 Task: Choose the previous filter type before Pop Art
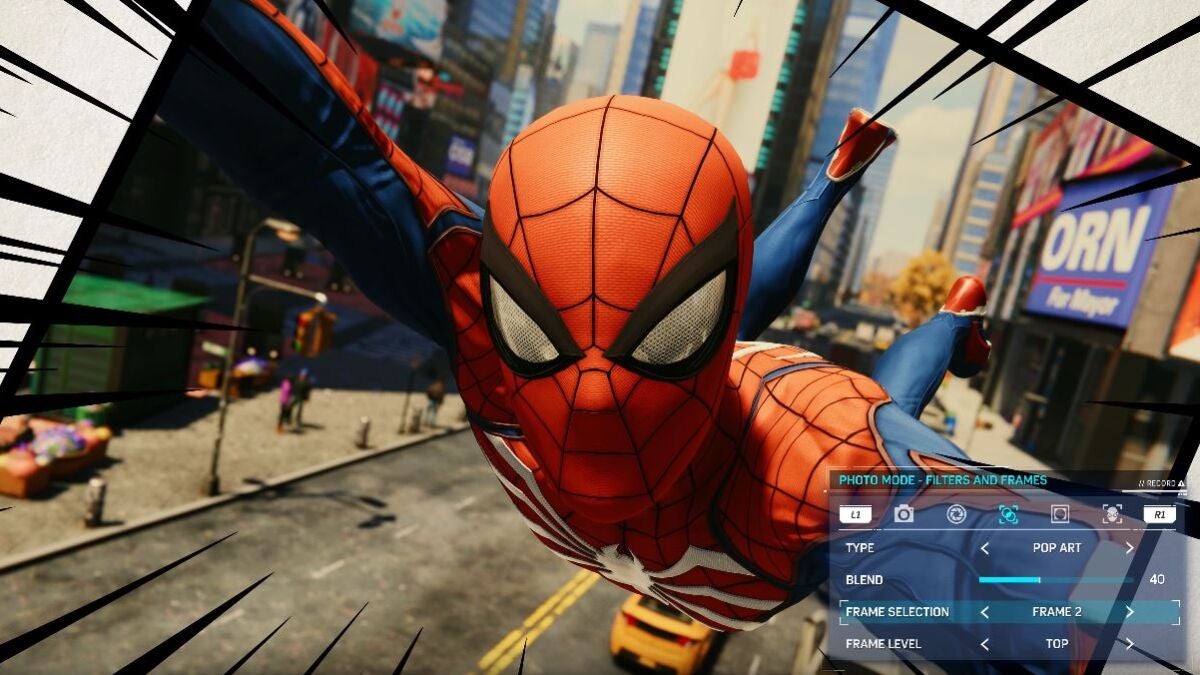coord(984,548)
